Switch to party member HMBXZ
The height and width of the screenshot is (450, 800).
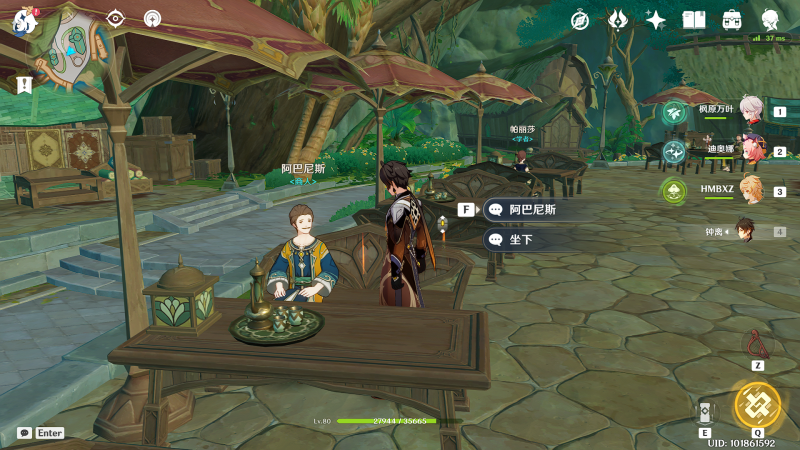coord(750,190)
